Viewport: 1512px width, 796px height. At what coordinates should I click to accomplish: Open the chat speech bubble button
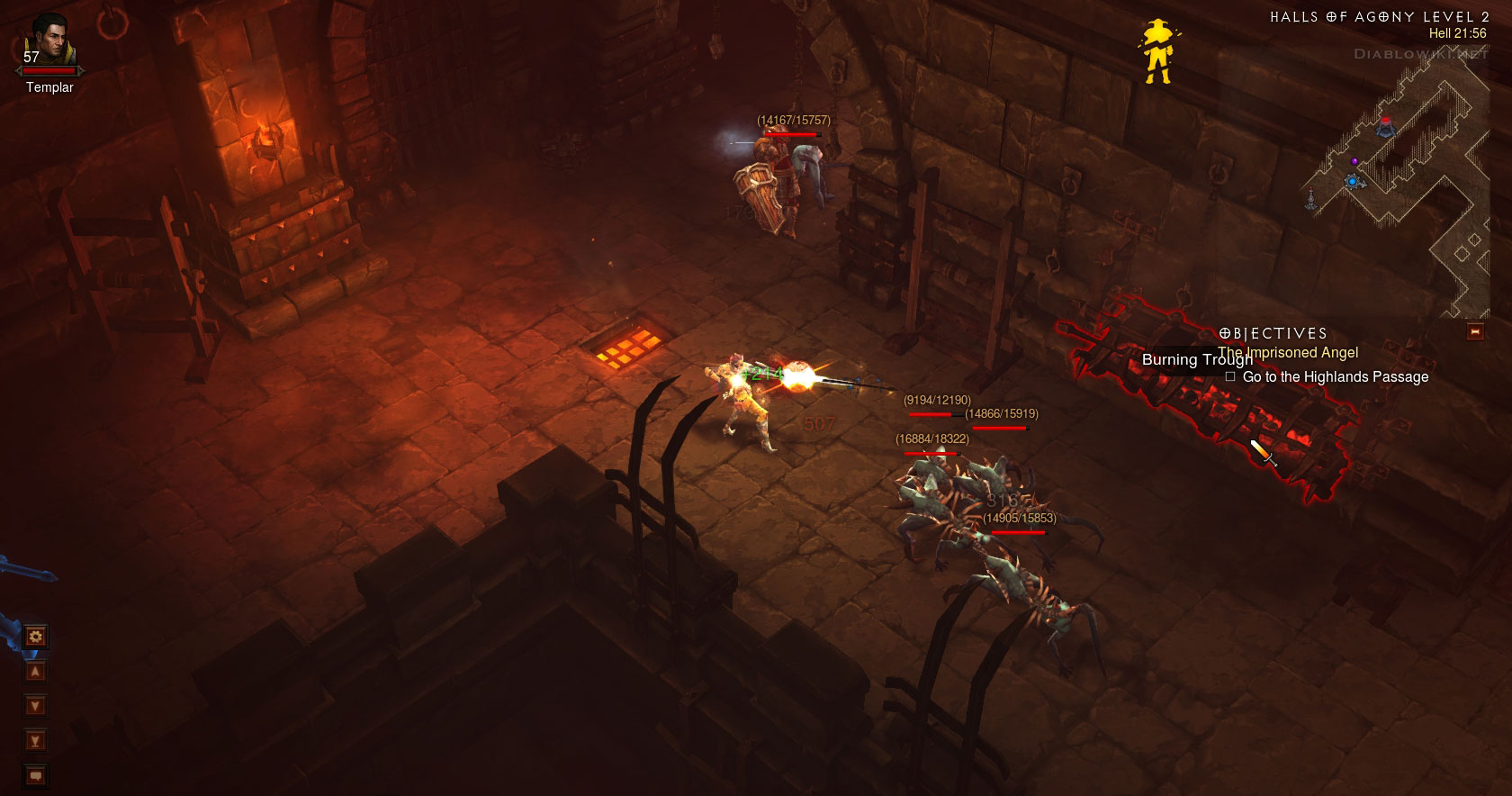(x=36, y=775)
